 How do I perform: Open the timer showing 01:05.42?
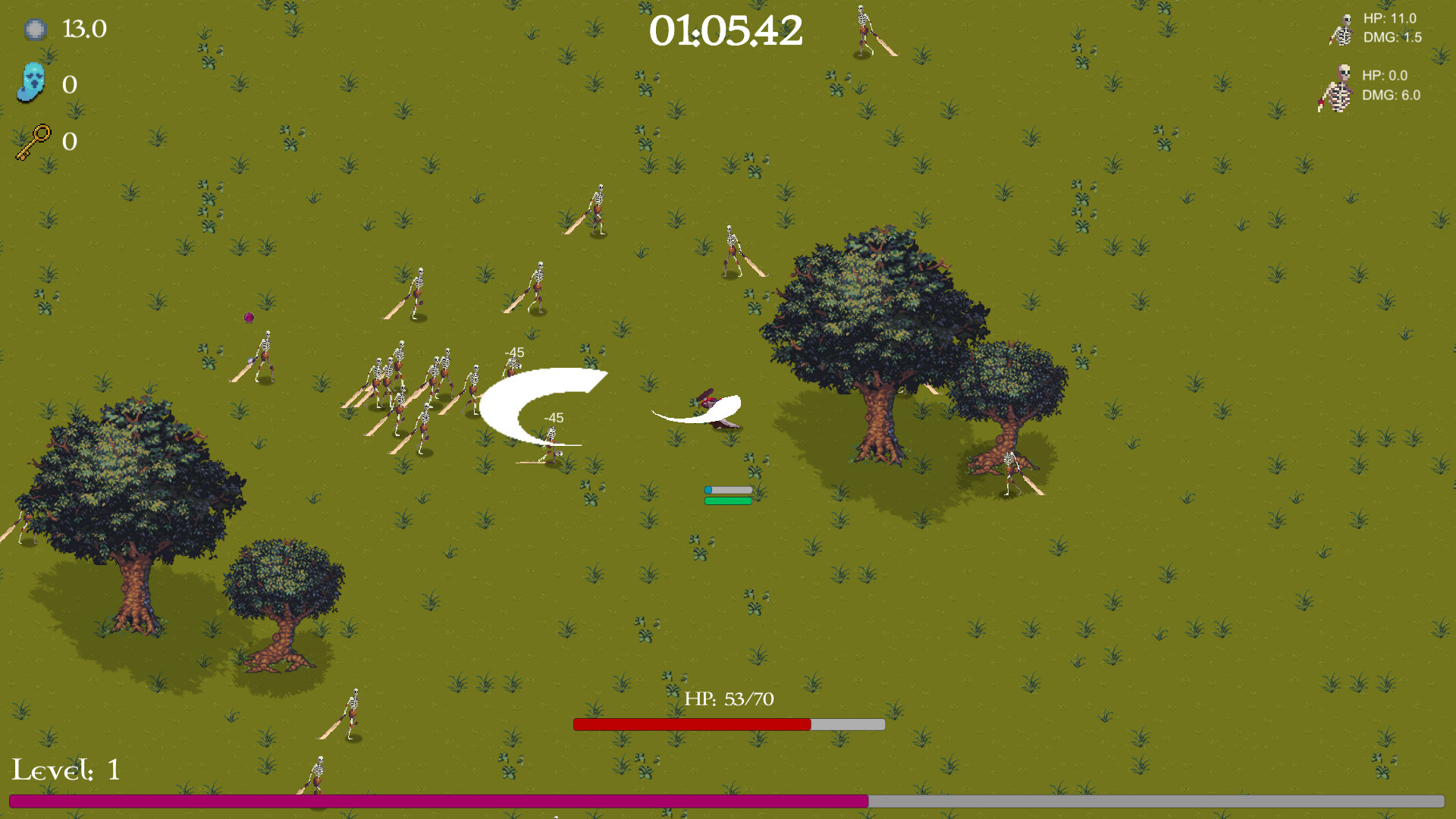[727, 32]
